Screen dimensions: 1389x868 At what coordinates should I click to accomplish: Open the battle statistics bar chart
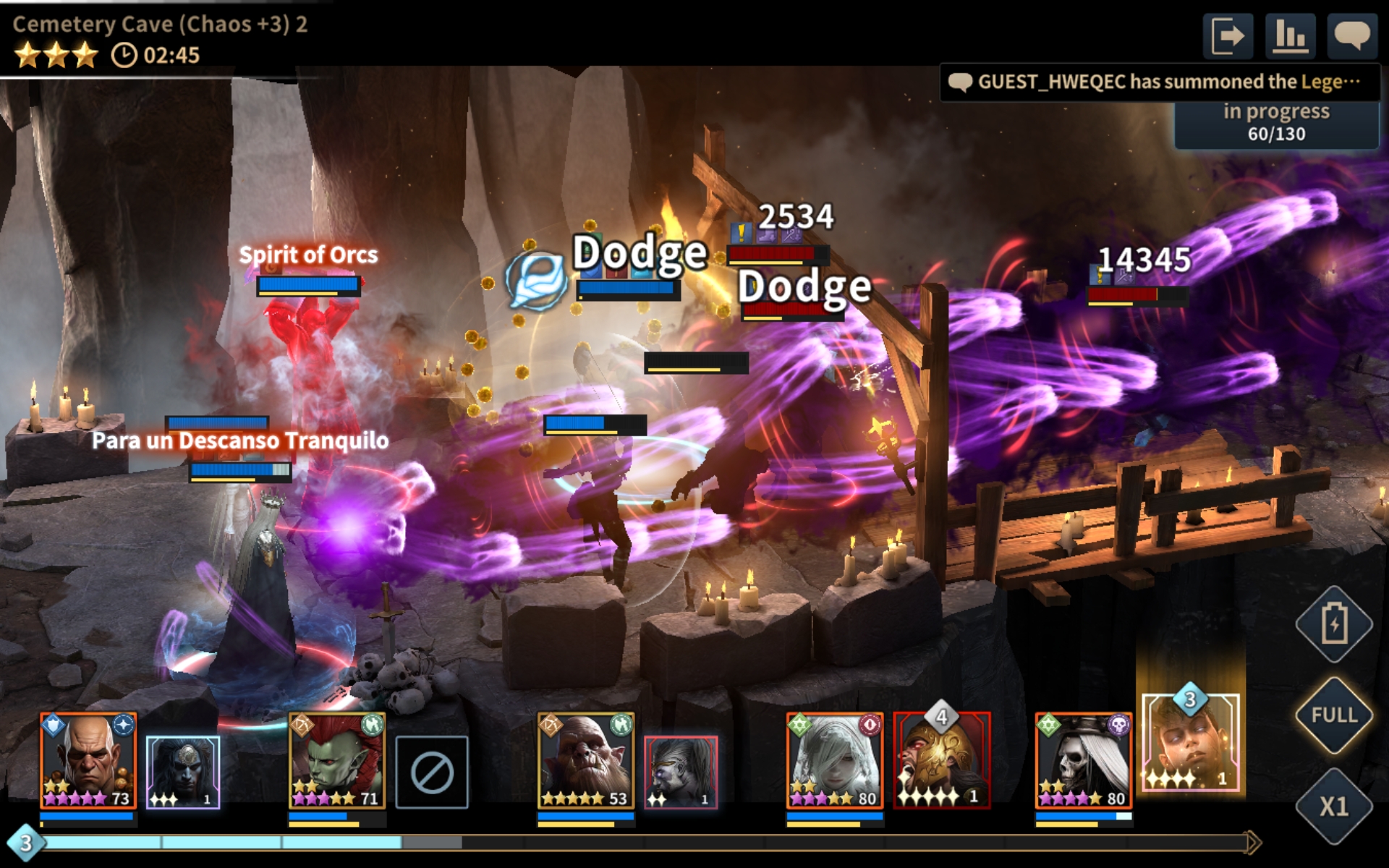click(x=1290, y=35)
